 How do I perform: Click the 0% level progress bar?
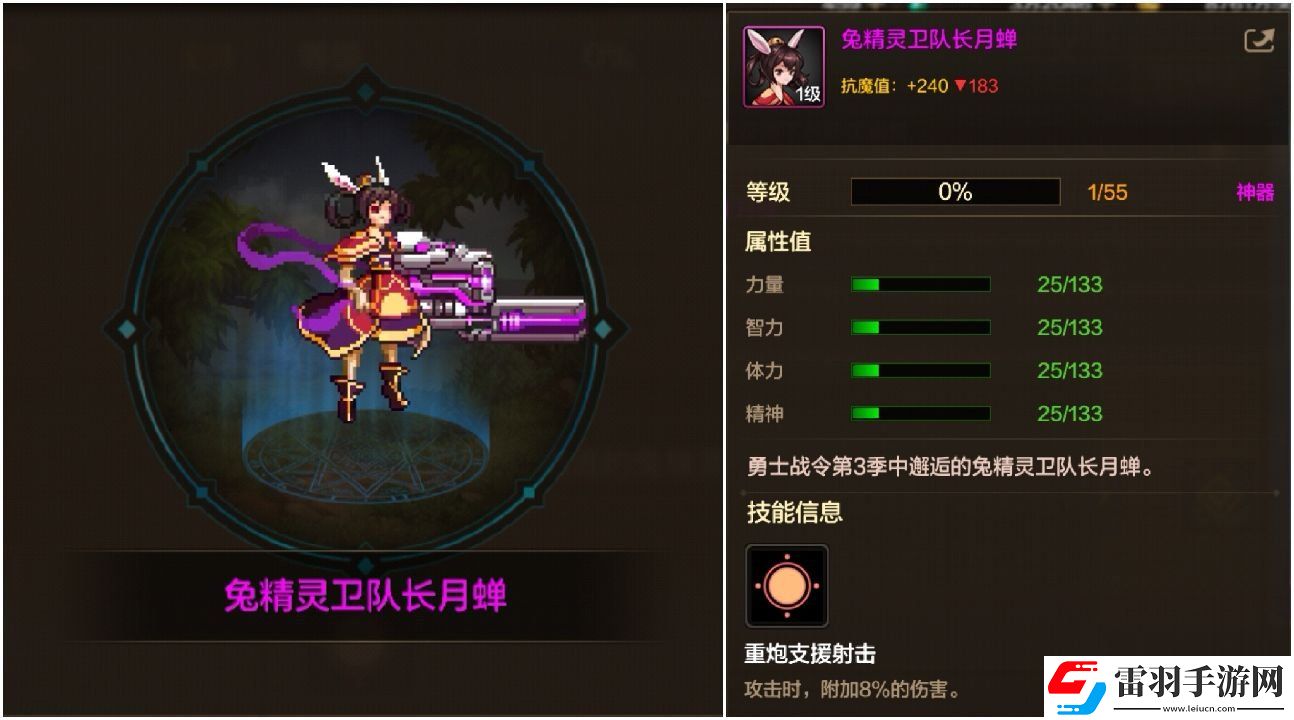click(954, 191)
